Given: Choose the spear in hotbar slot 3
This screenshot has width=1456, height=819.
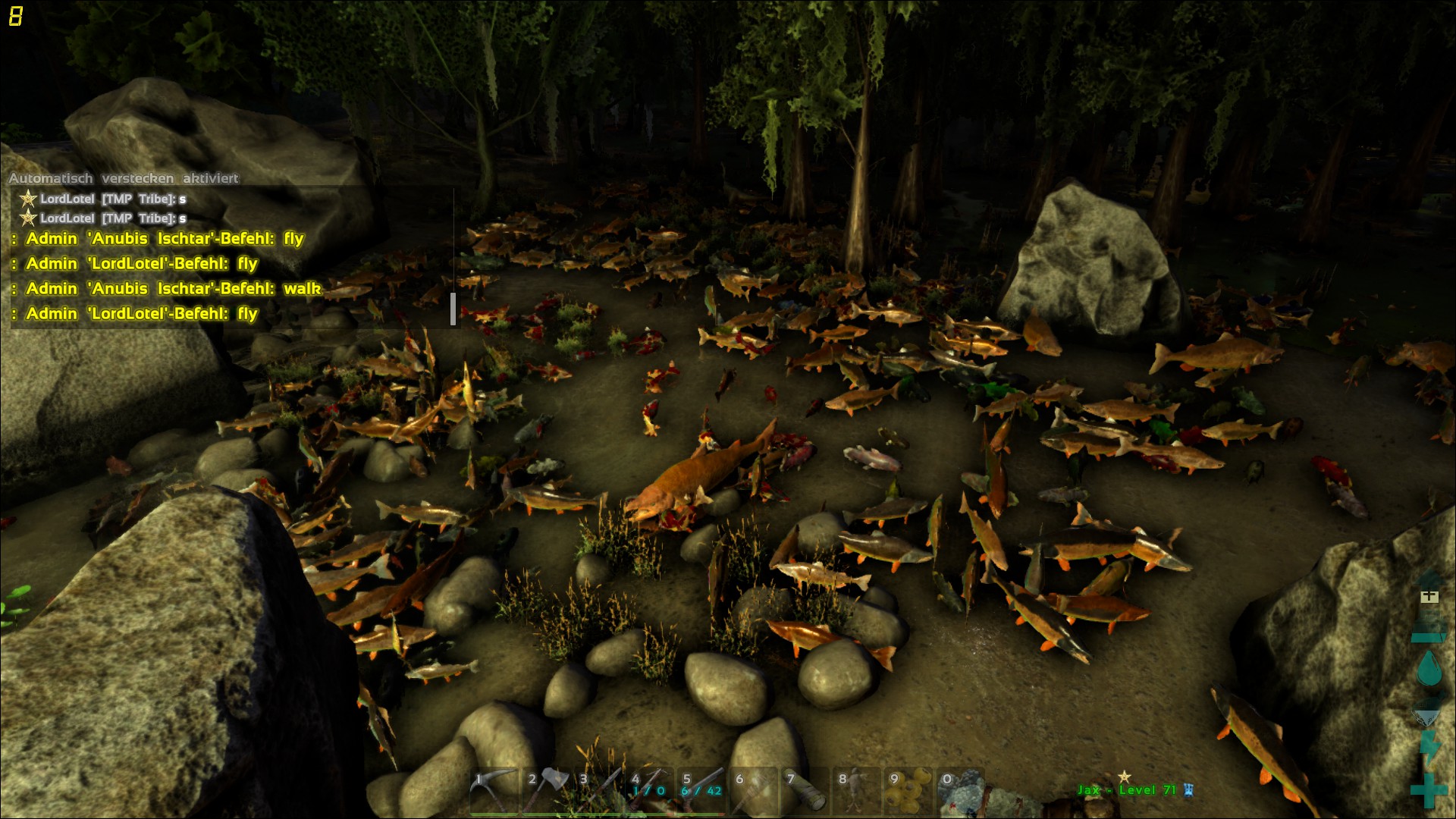Looking at the screenshot, I should [598, 791].
